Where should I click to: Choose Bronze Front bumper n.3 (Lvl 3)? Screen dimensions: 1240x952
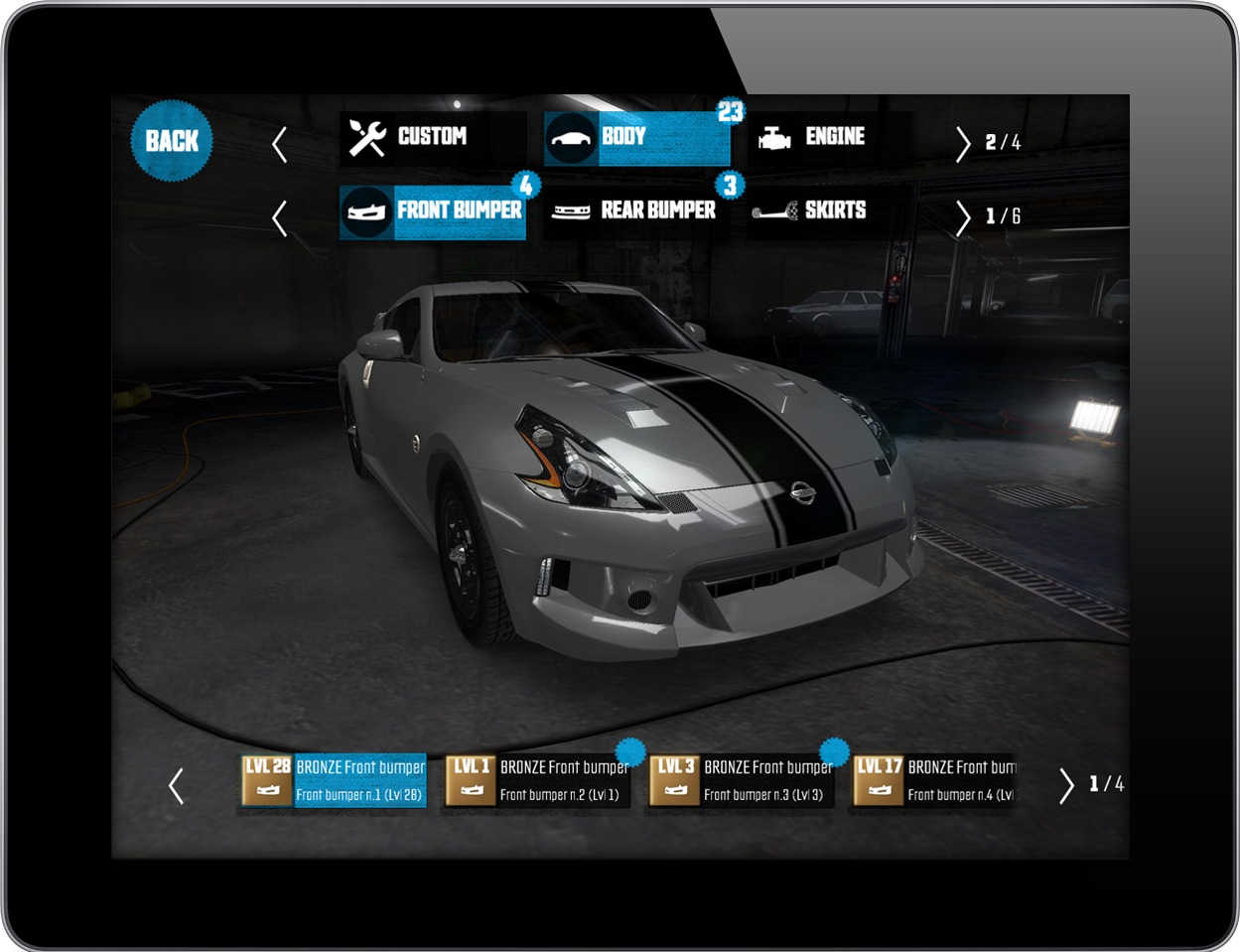click(x=742, y=781)
